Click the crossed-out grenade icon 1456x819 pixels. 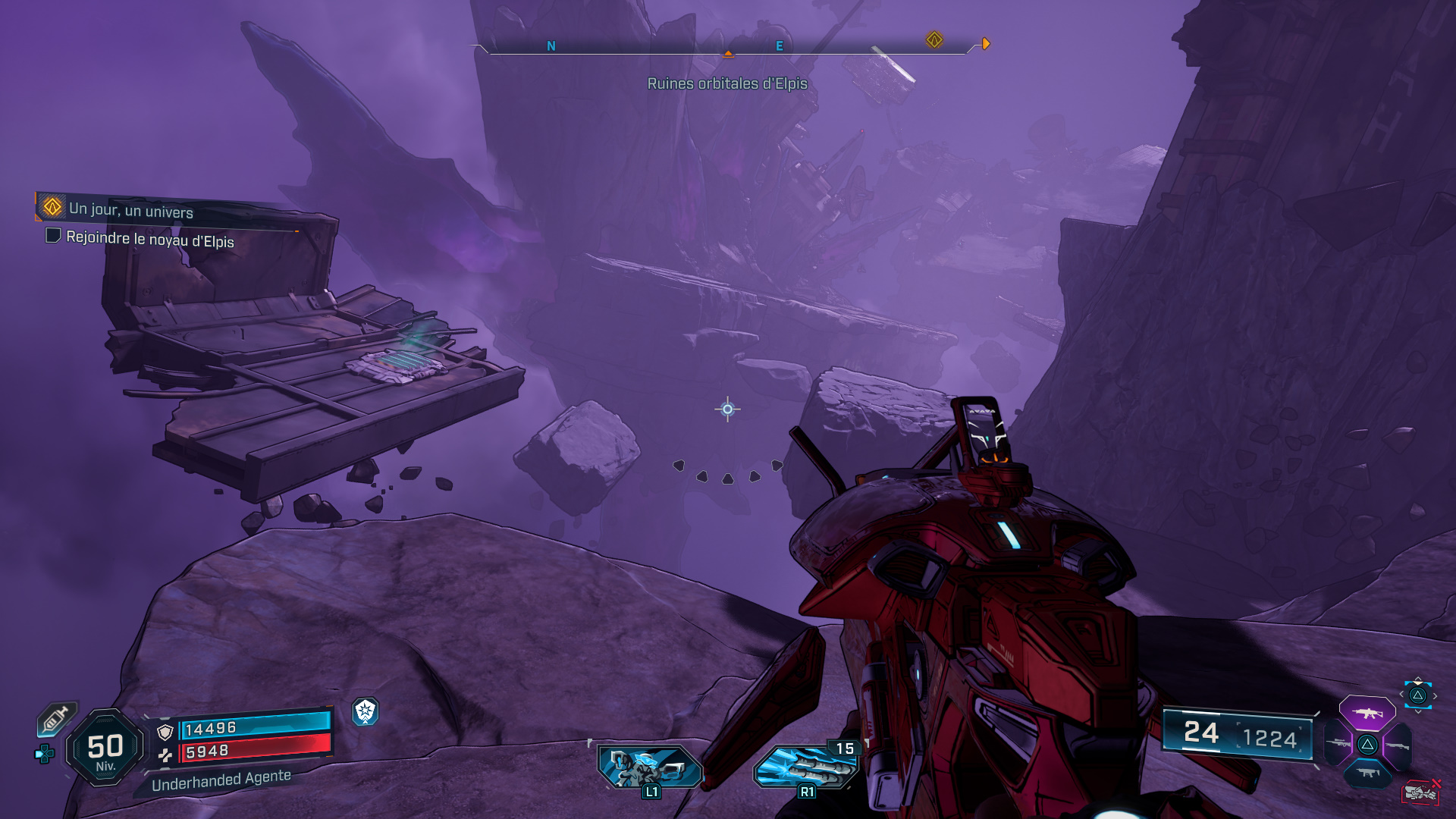1420,792
